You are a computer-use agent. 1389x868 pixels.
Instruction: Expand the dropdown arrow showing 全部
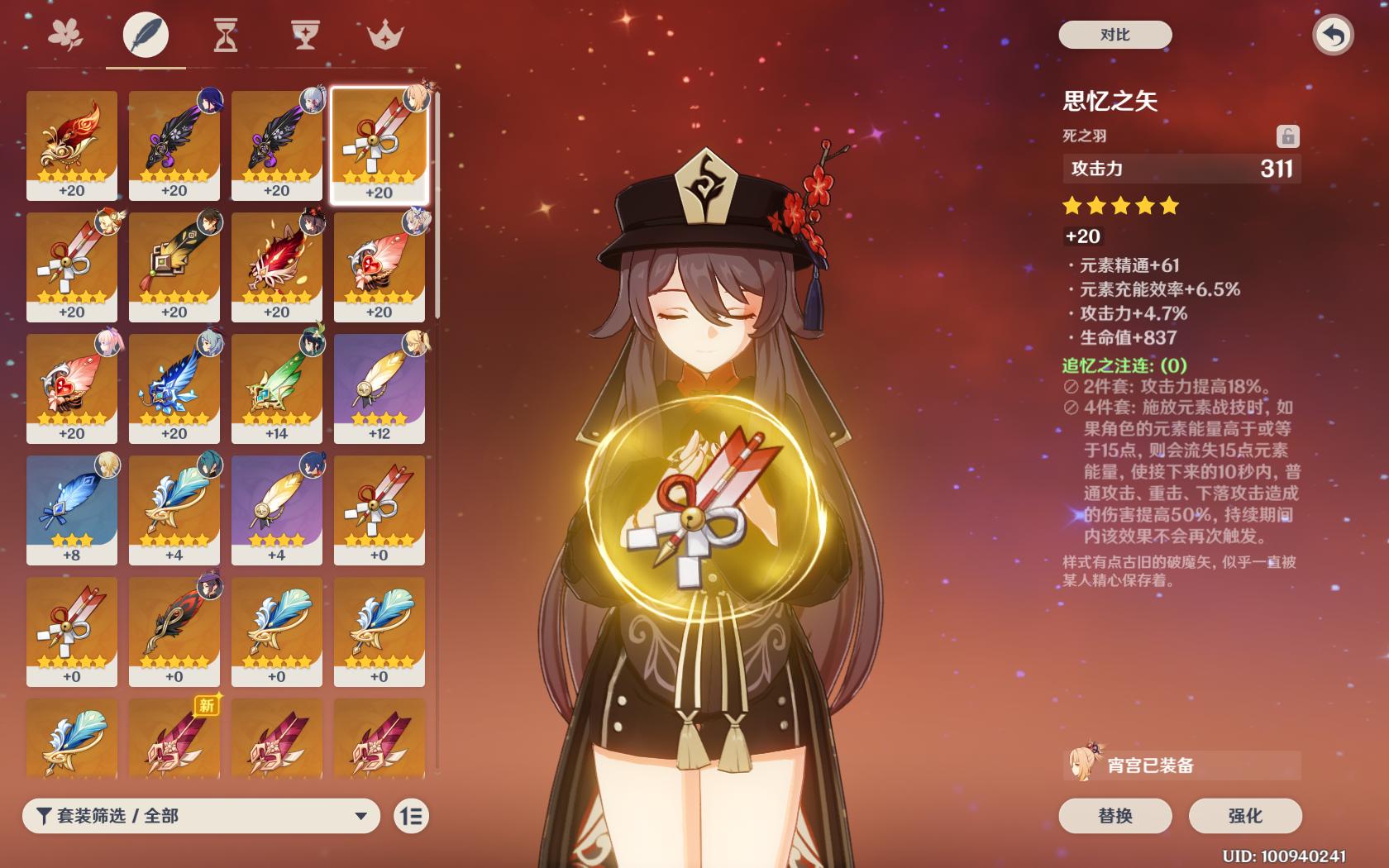tap(360, 816)
